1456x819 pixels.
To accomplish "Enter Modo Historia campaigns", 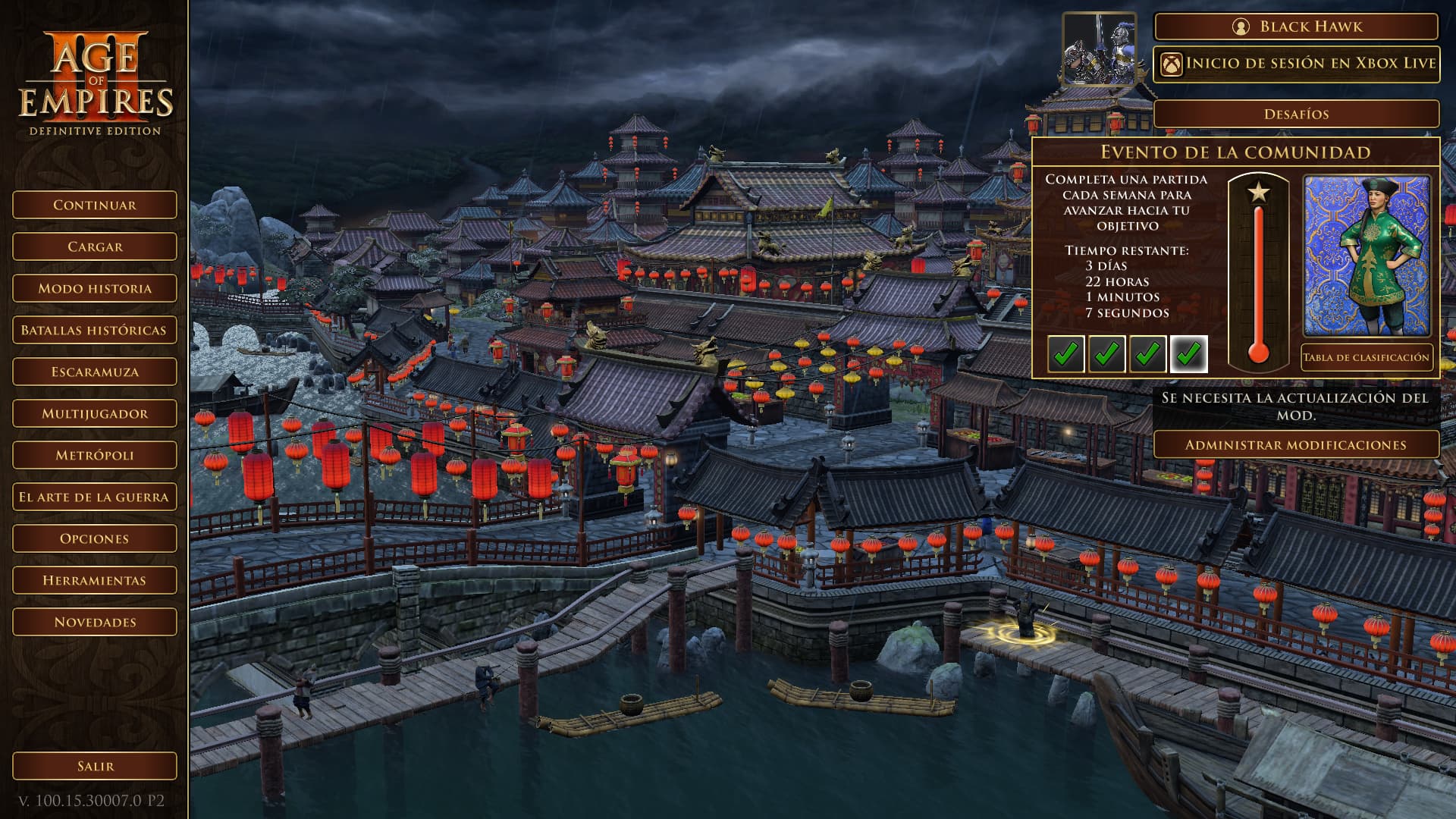I will point(95,288).
